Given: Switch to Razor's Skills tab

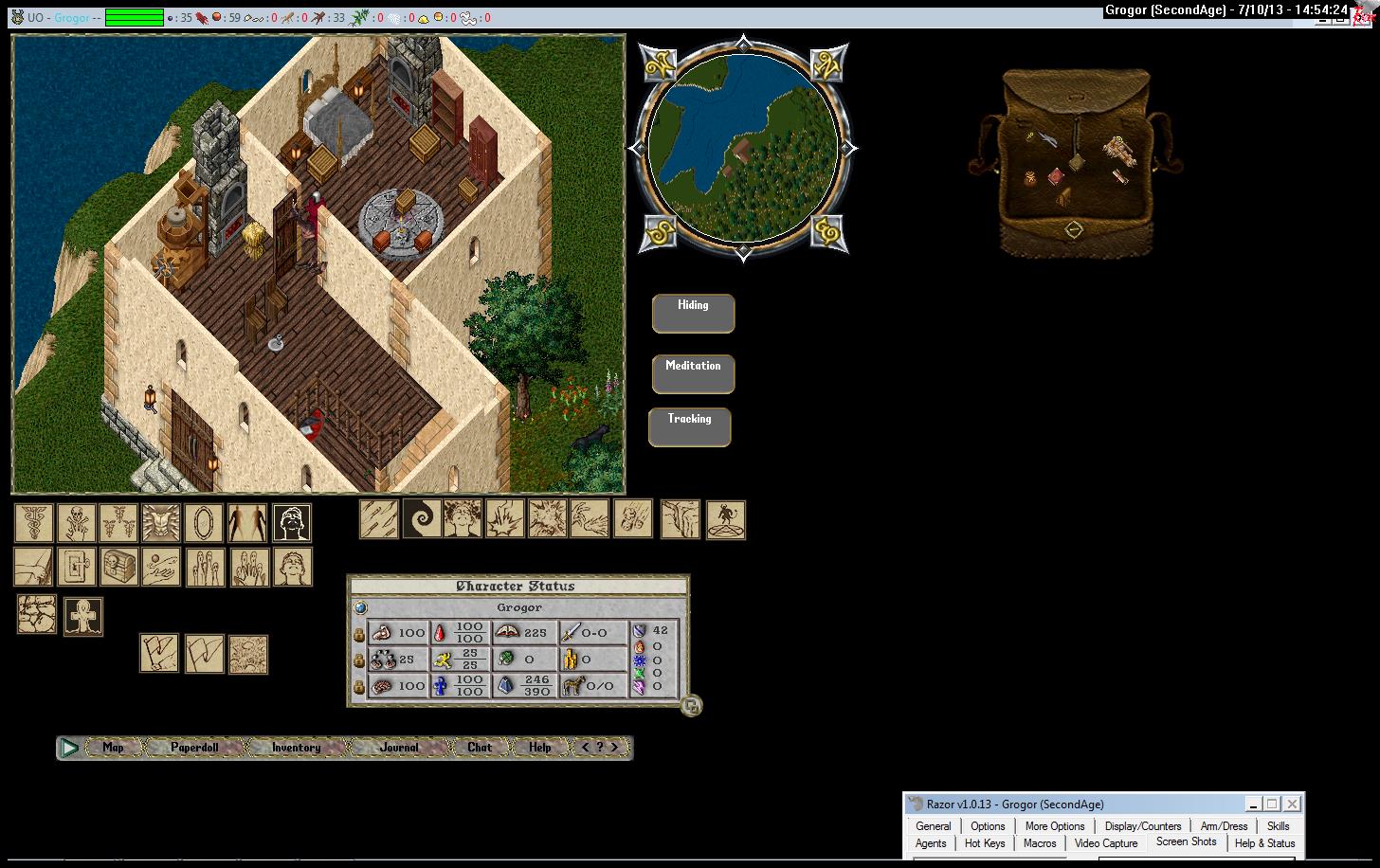Looking at the screenshot, I should click(1278, 825).
